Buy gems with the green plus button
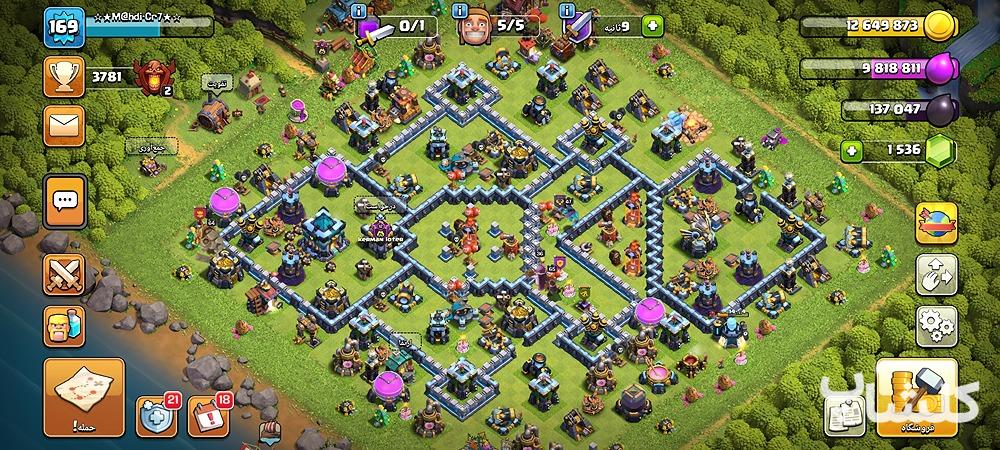This screenshot has width=1000, height=450. click(x=852, y=152)
